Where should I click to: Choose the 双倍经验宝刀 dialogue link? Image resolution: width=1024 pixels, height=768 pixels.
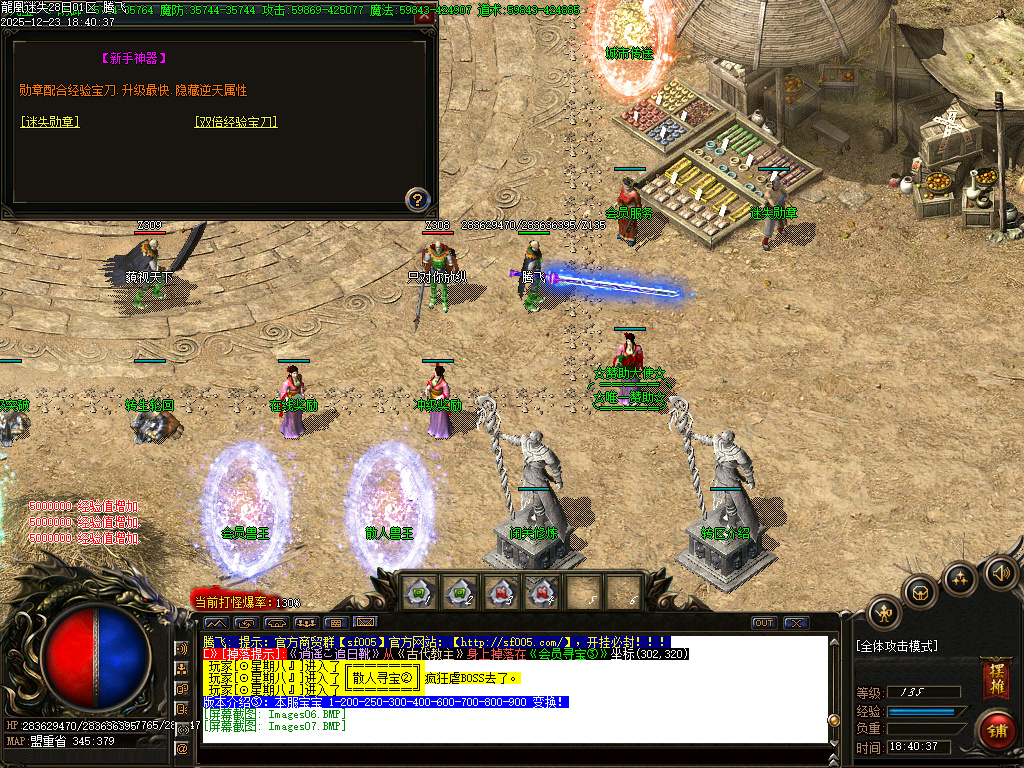pos(236,122)
